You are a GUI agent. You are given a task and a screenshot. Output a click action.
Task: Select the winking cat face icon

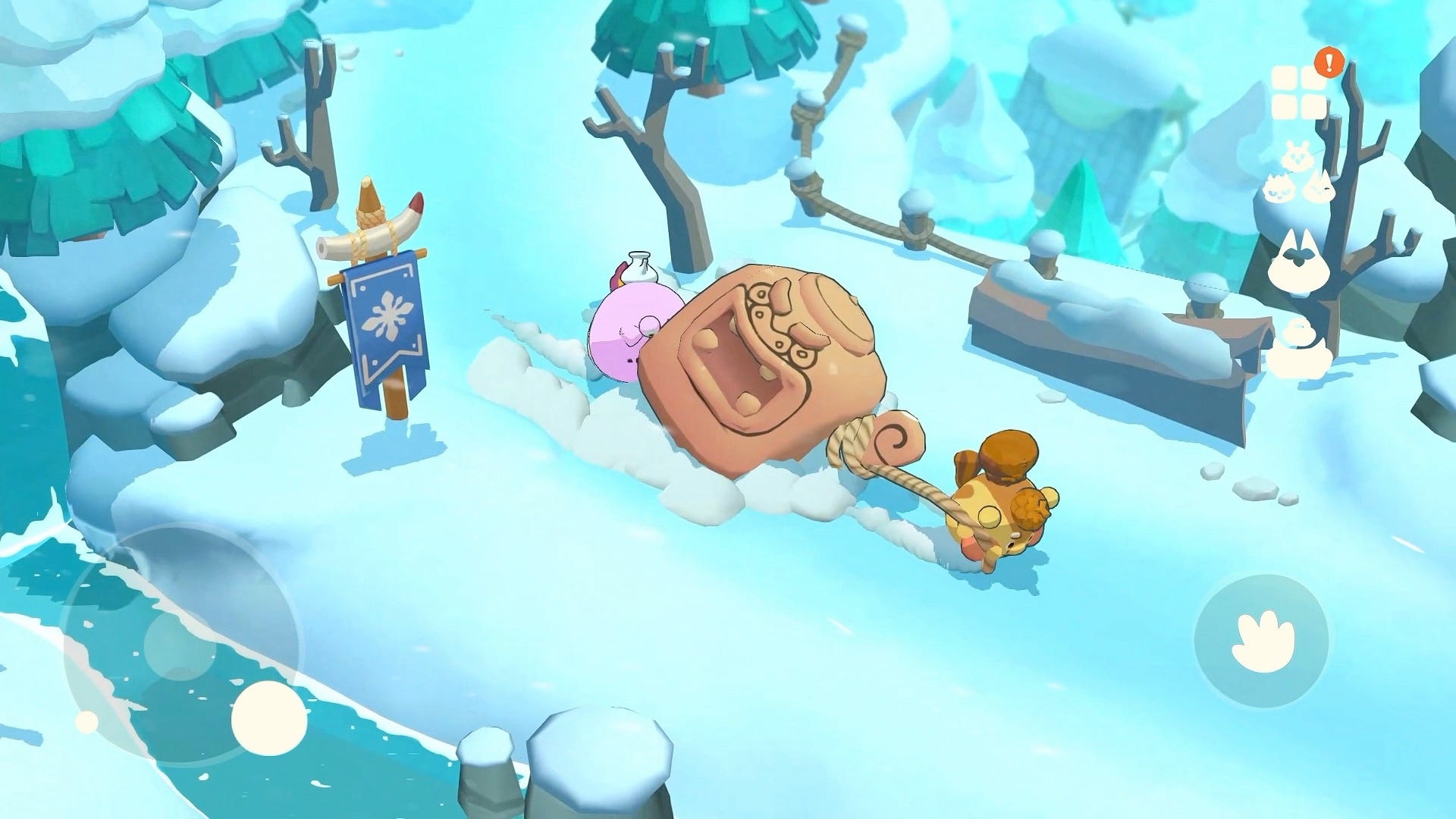tap(1320, 187)
